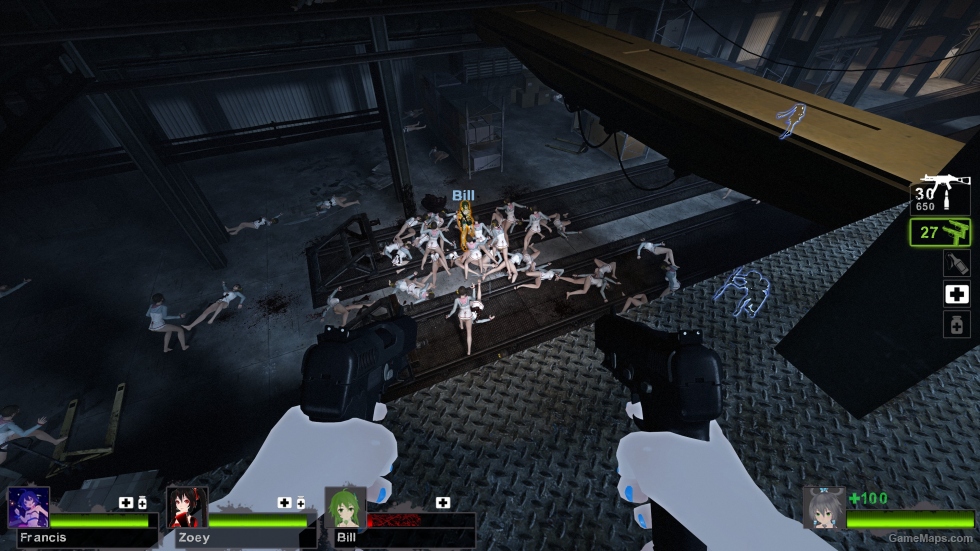This screenshot has width=980, height=551.
Task: Select the pain pills slot
Action: pos(956,324)
